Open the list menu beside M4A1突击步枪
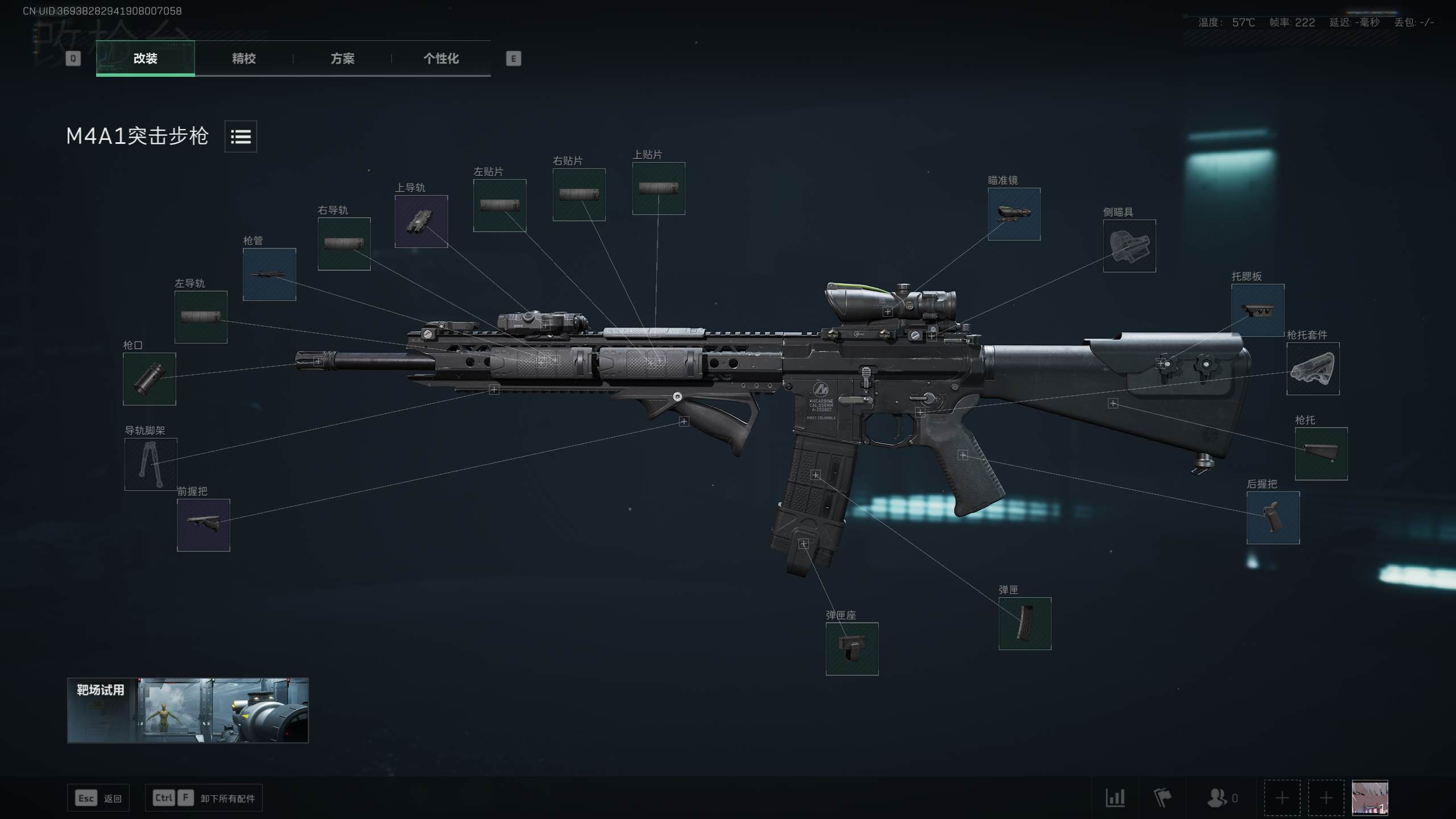The image size is (1456, 819). pos(241,136)
